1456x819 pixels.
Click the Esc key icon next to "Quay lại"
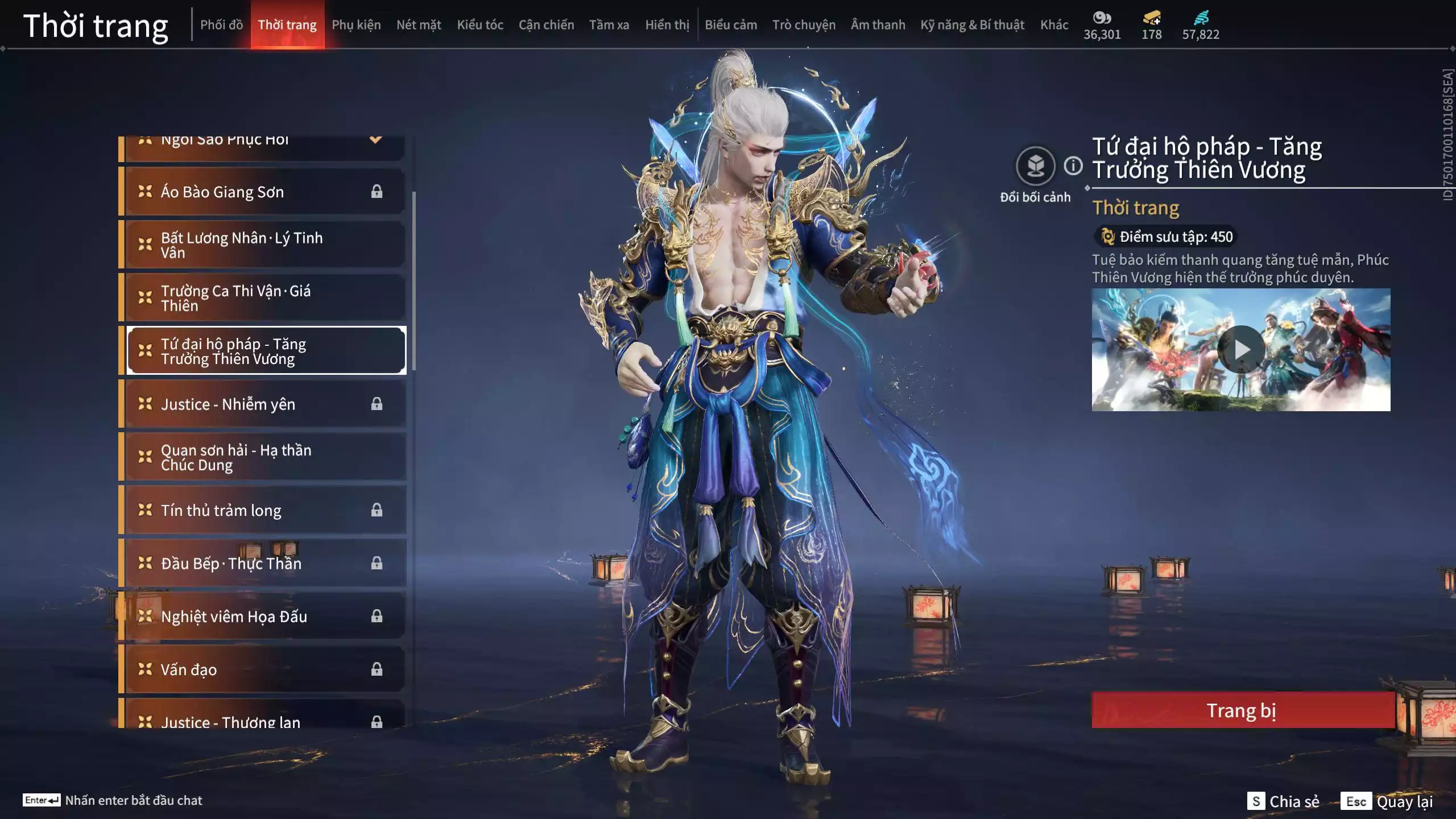tap(1357, 800)
